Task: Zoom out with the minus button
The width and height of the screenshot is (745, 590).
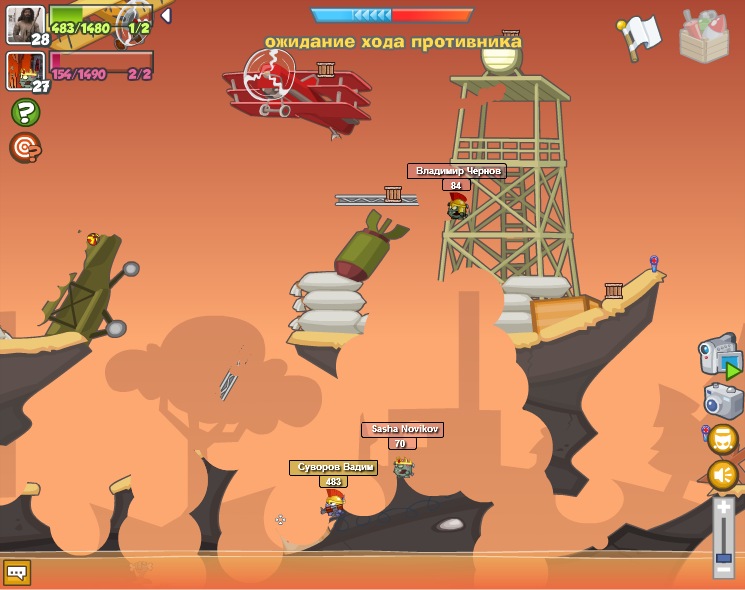Action: pyautogui.click(x=724, y=571)
